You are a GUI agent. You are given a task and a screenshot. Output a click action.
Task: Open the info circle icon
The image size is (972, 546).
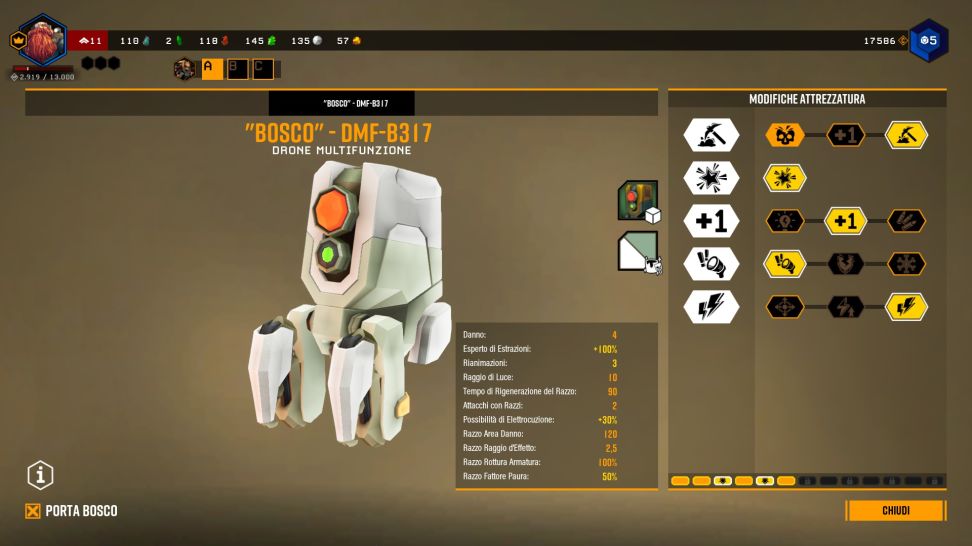[x=40, y=476]
